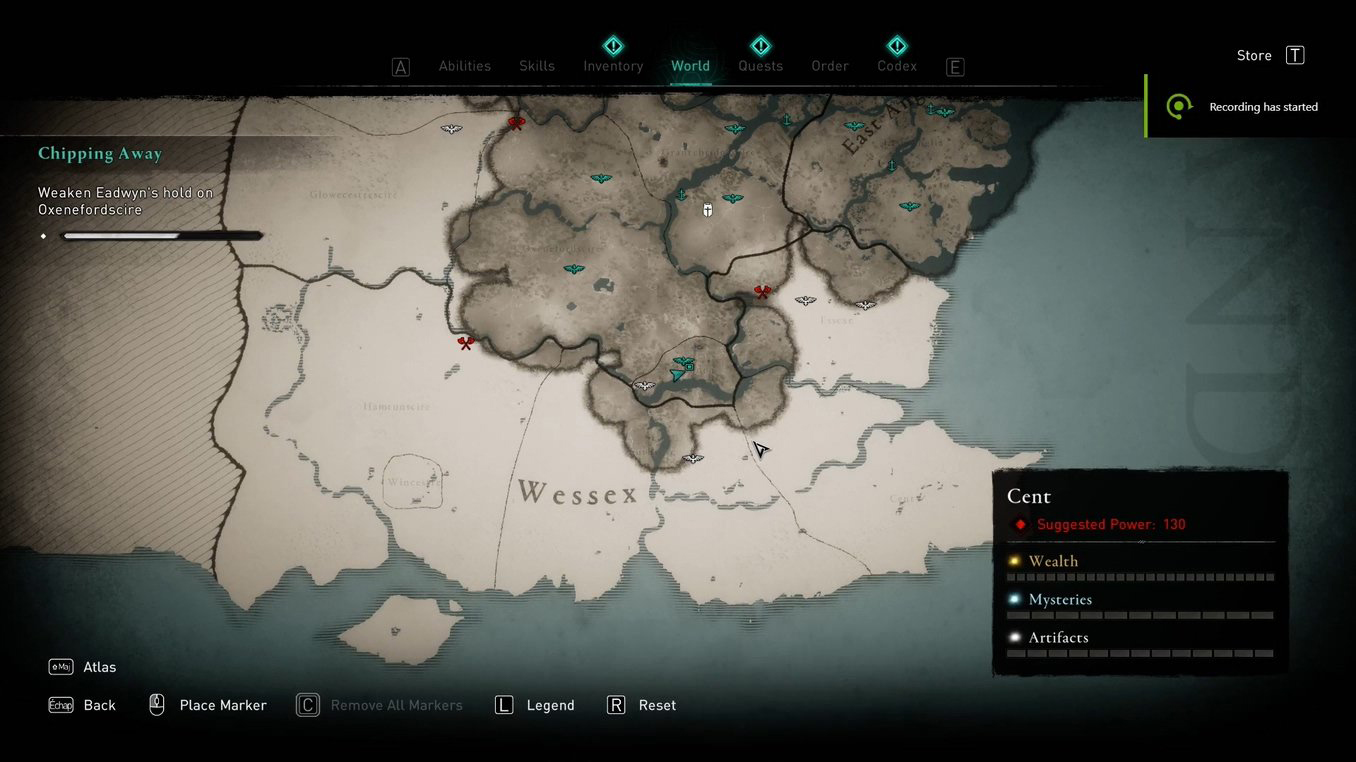1356x762 pixels.
Task: Open the Quests tab
Action: coord(760,66)
